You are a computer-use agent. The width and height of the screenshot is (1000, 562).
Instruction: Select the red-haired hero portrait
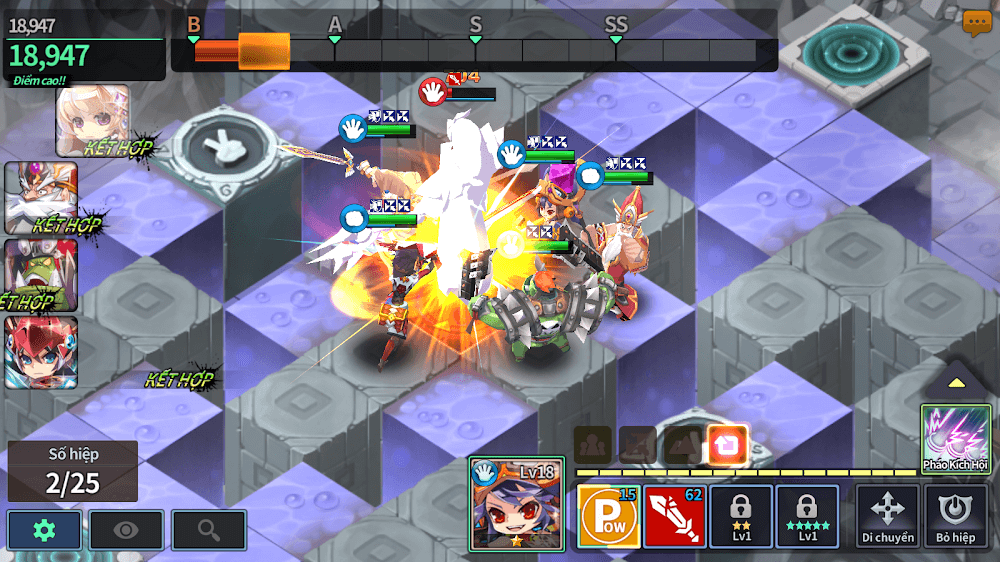[41, 352]
